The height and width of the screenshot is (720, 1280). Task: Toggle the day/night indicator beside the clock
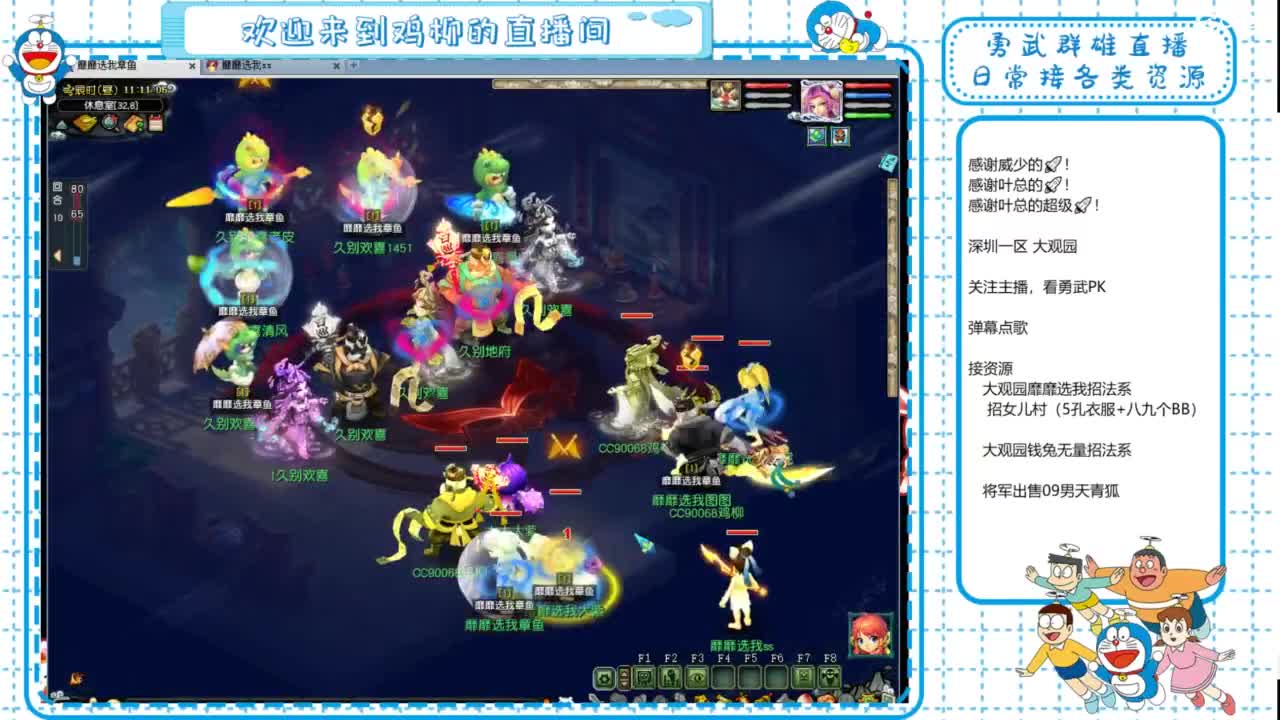click(x=172, y=90)
